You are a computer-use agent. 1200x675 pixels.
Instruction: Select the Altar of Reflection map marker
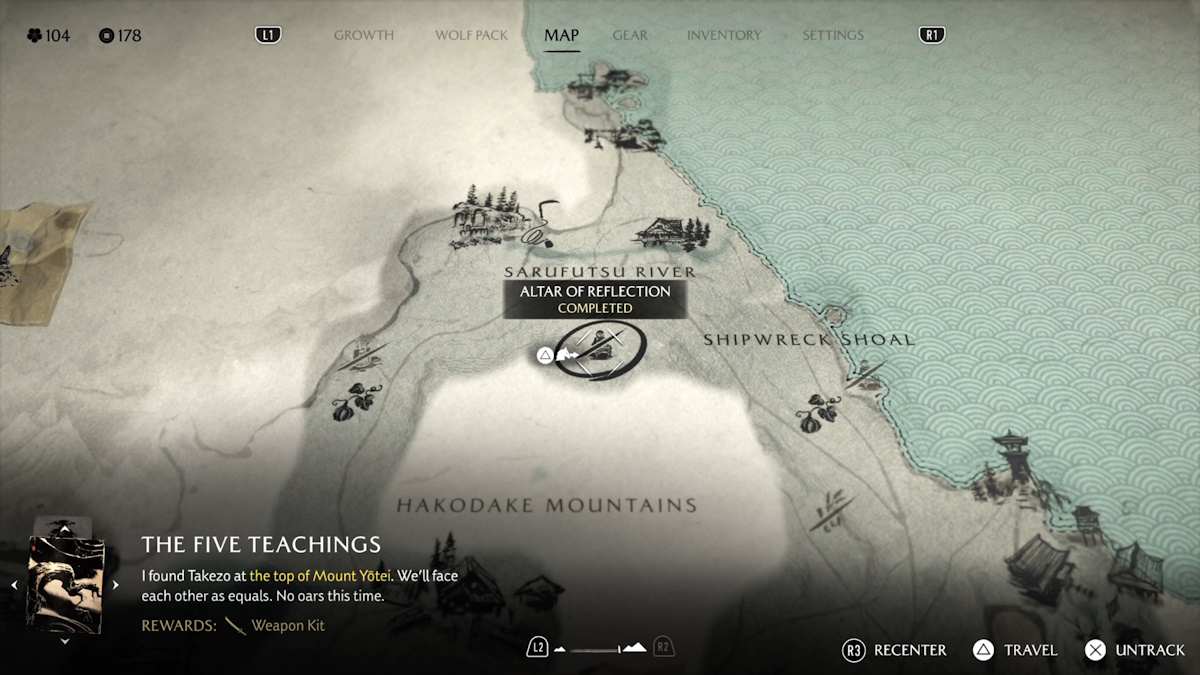pyautogui.click(x=599, y=349)
